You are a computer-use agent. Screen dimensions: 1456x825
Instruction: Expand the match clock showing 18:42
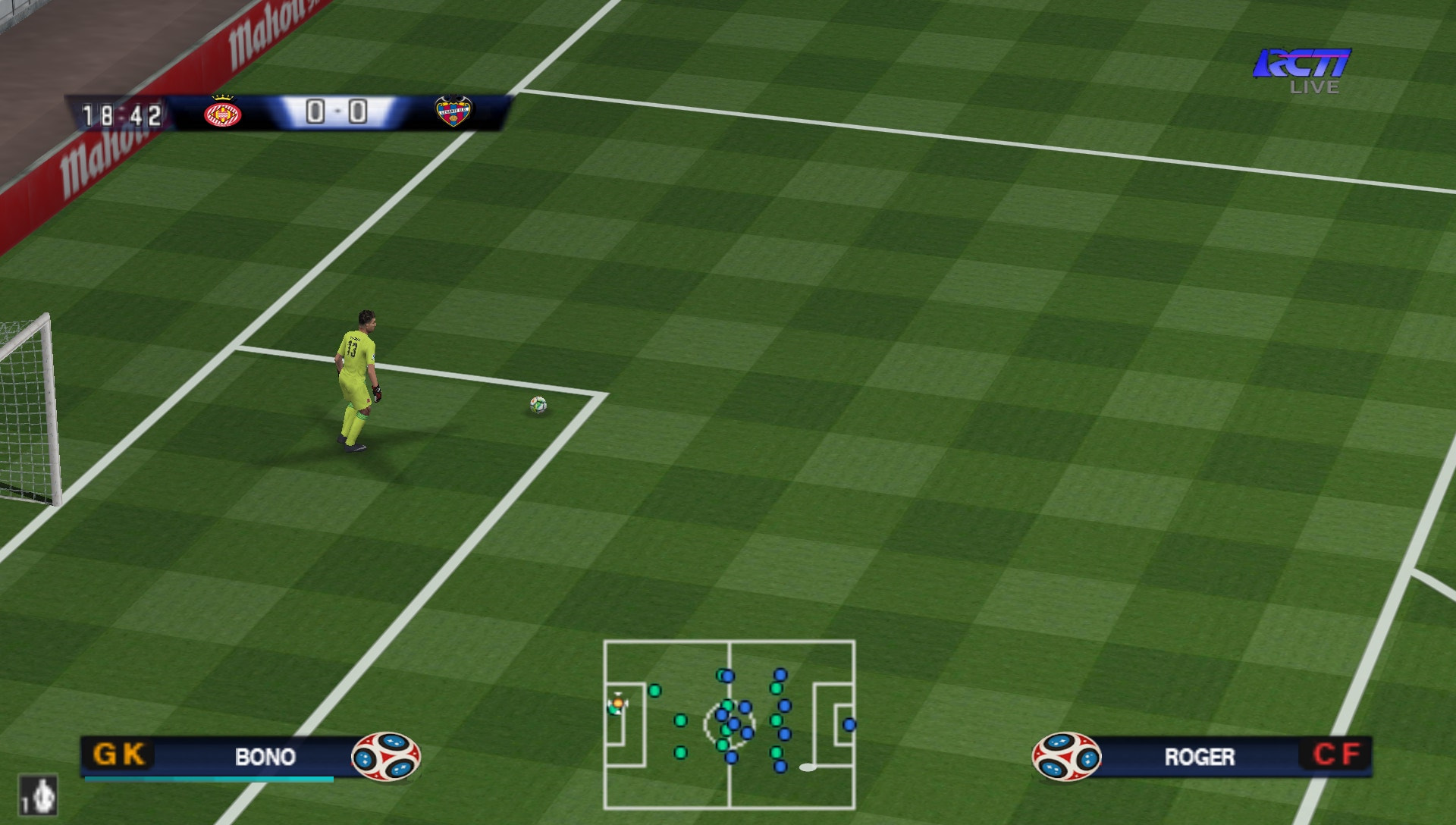point(124,115)
